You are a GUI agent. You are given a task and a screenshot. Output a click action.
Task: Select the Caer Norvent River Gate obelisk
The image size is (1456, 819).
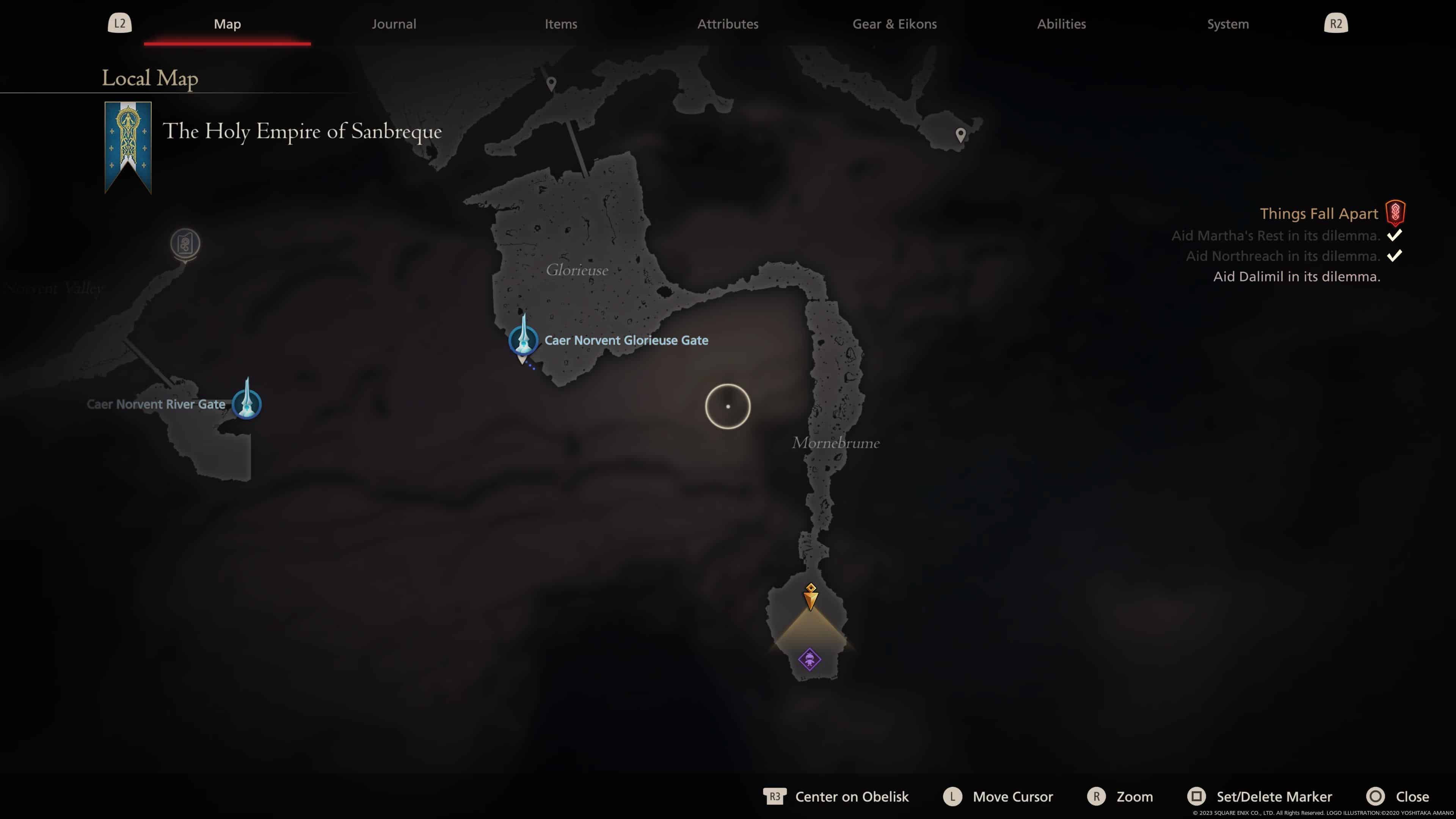247,404
